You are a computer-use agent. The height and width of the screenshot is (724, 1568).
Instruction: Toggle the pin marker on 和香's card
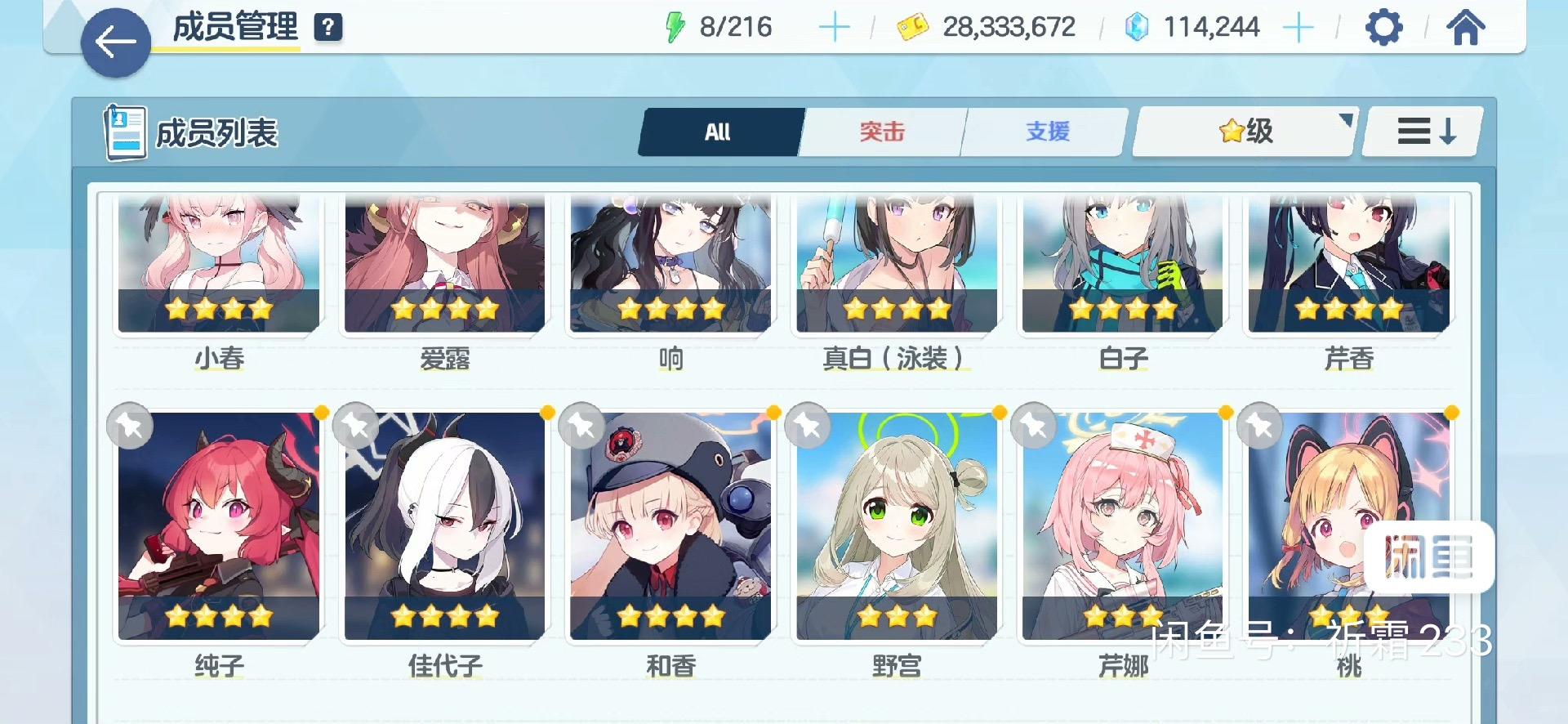[x=581, y=426]
